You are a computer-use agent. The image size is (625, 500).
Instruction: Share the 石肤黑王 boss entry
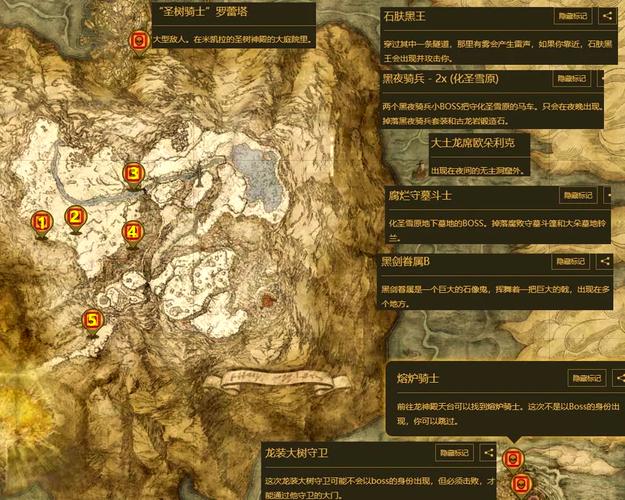point(606,16)
